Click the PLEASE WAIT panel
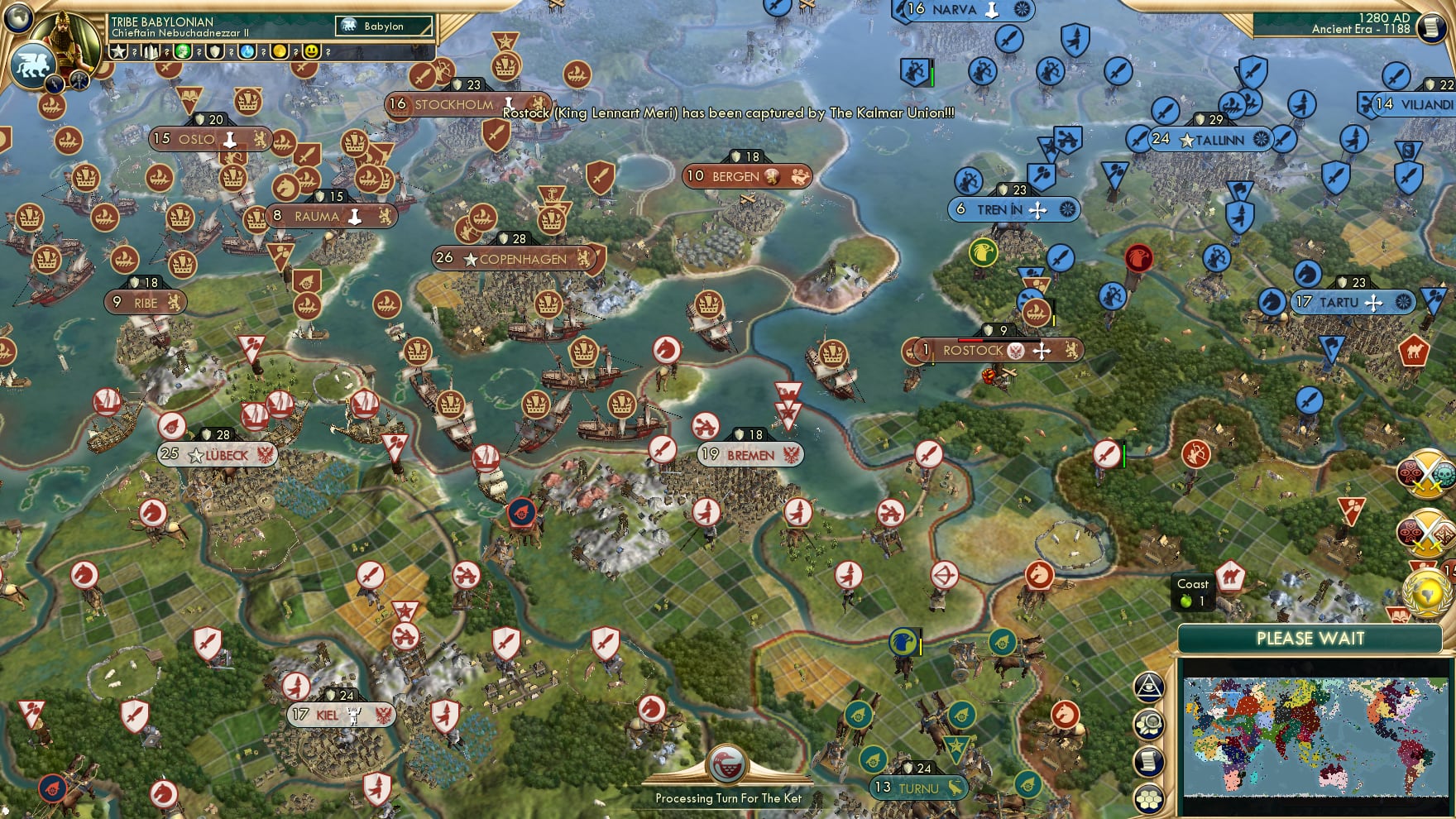This screenshot has width=1456, height=819. click(1311, 639)
